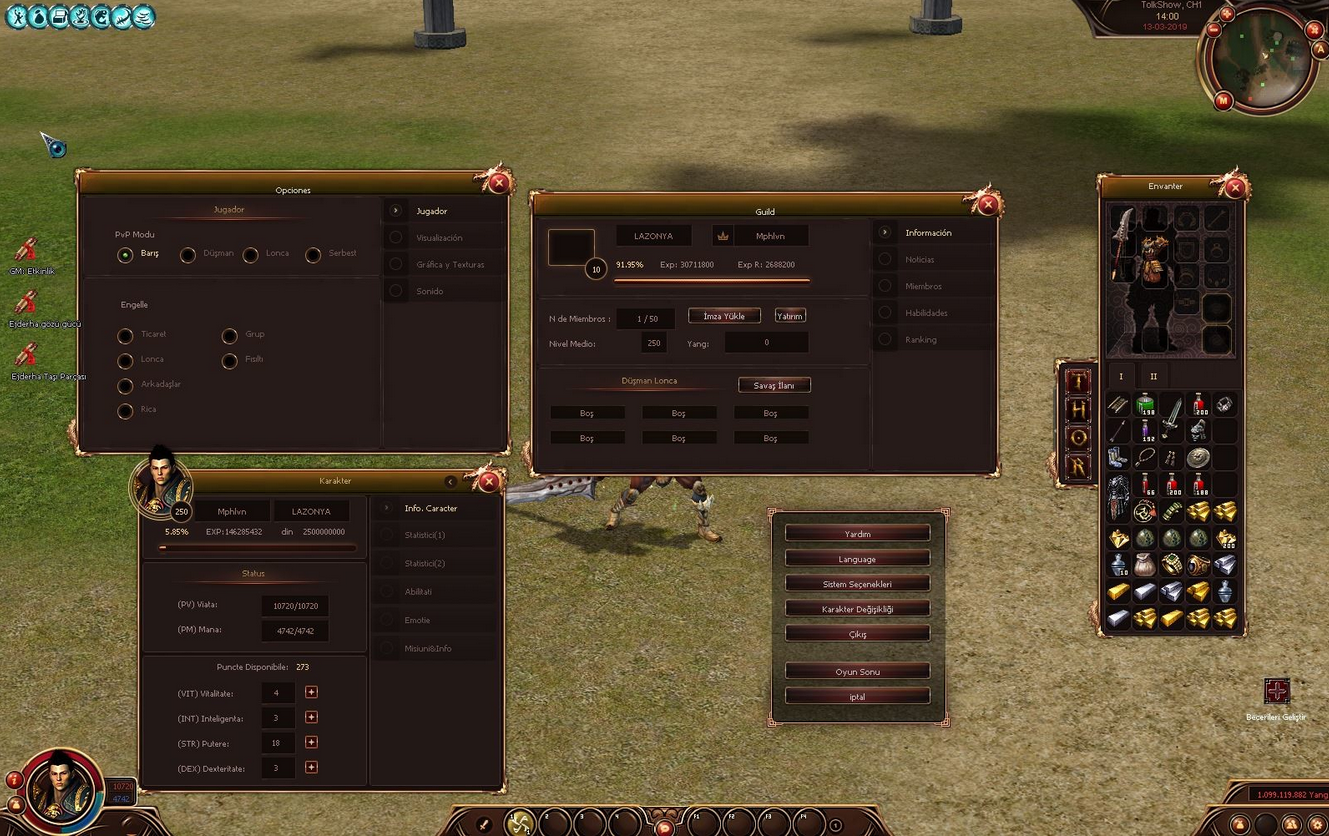The image size is (1329, 836).
Task: Switch to inventory page II
Action: (1153, 377)
